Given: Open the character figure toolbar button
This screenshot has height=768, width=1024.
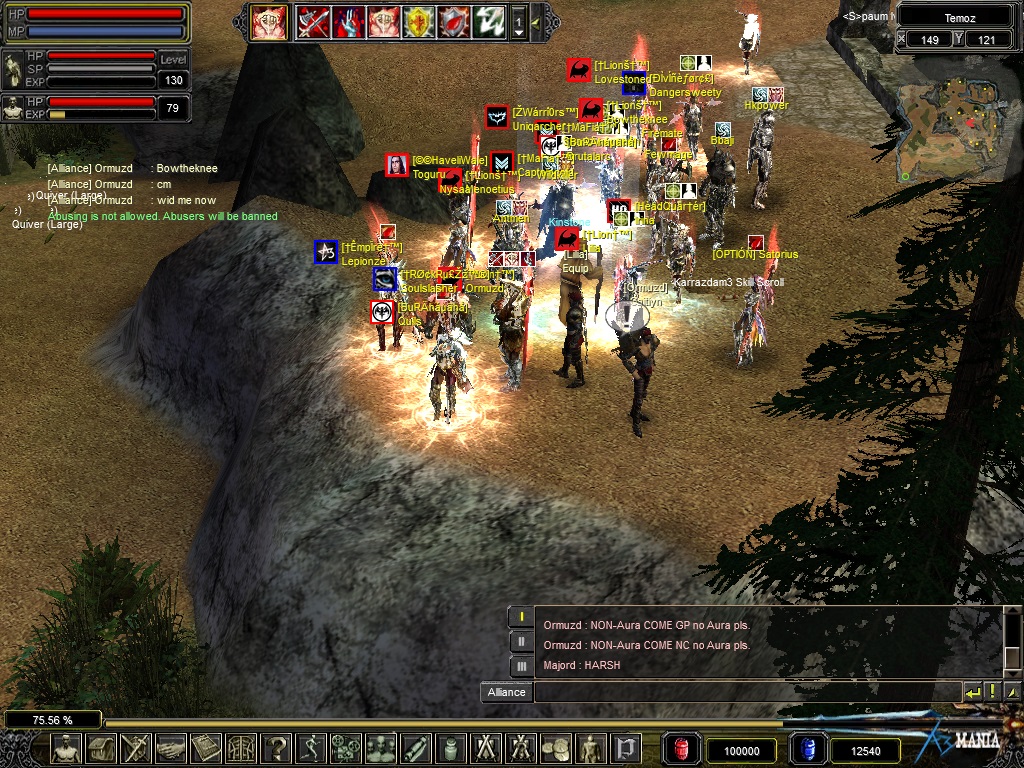Looking at the screenshot, I should tap(66, 748).
